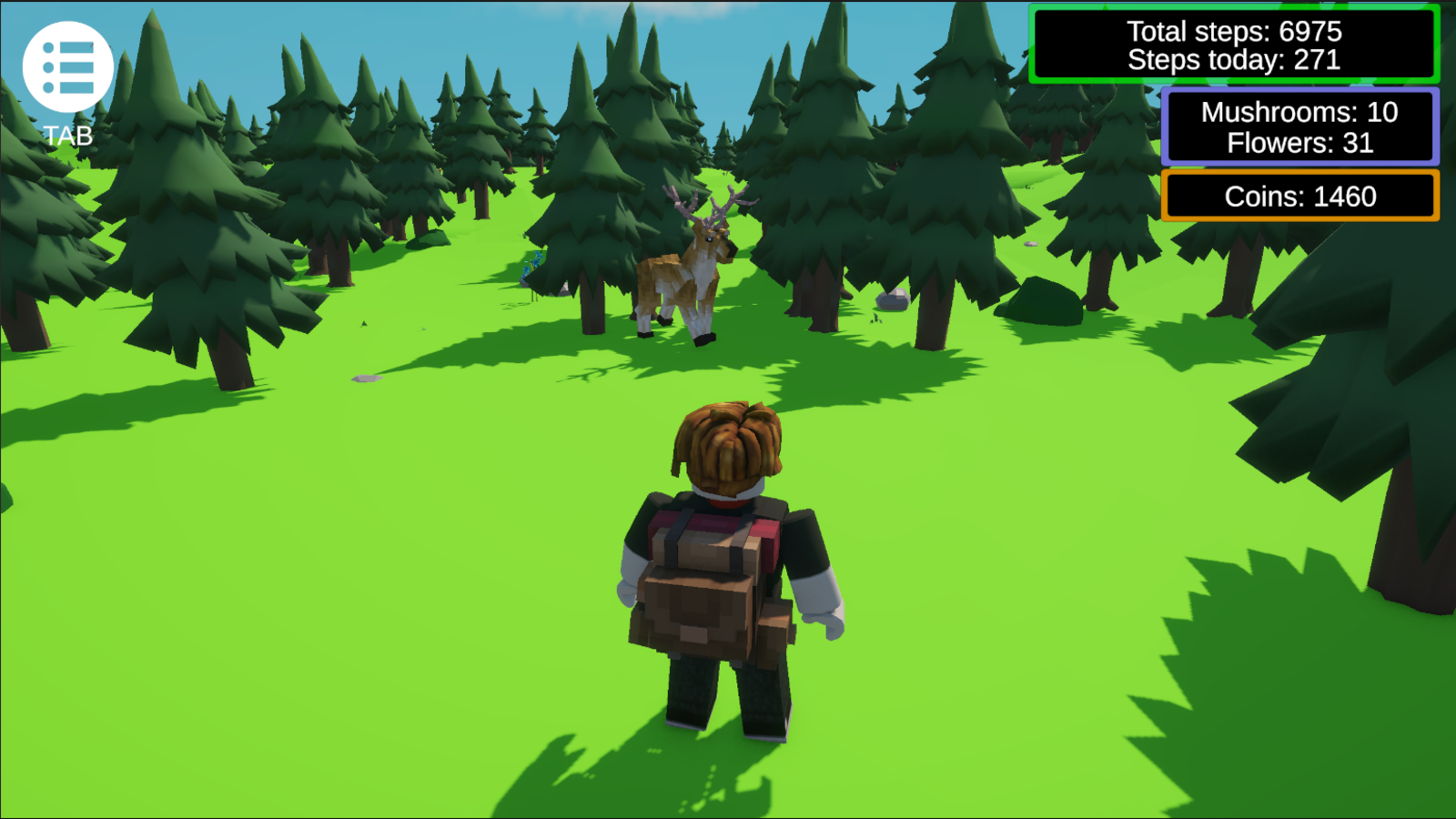Click the white circular list icon
The image size is (1456, 819).
[66, 66]
